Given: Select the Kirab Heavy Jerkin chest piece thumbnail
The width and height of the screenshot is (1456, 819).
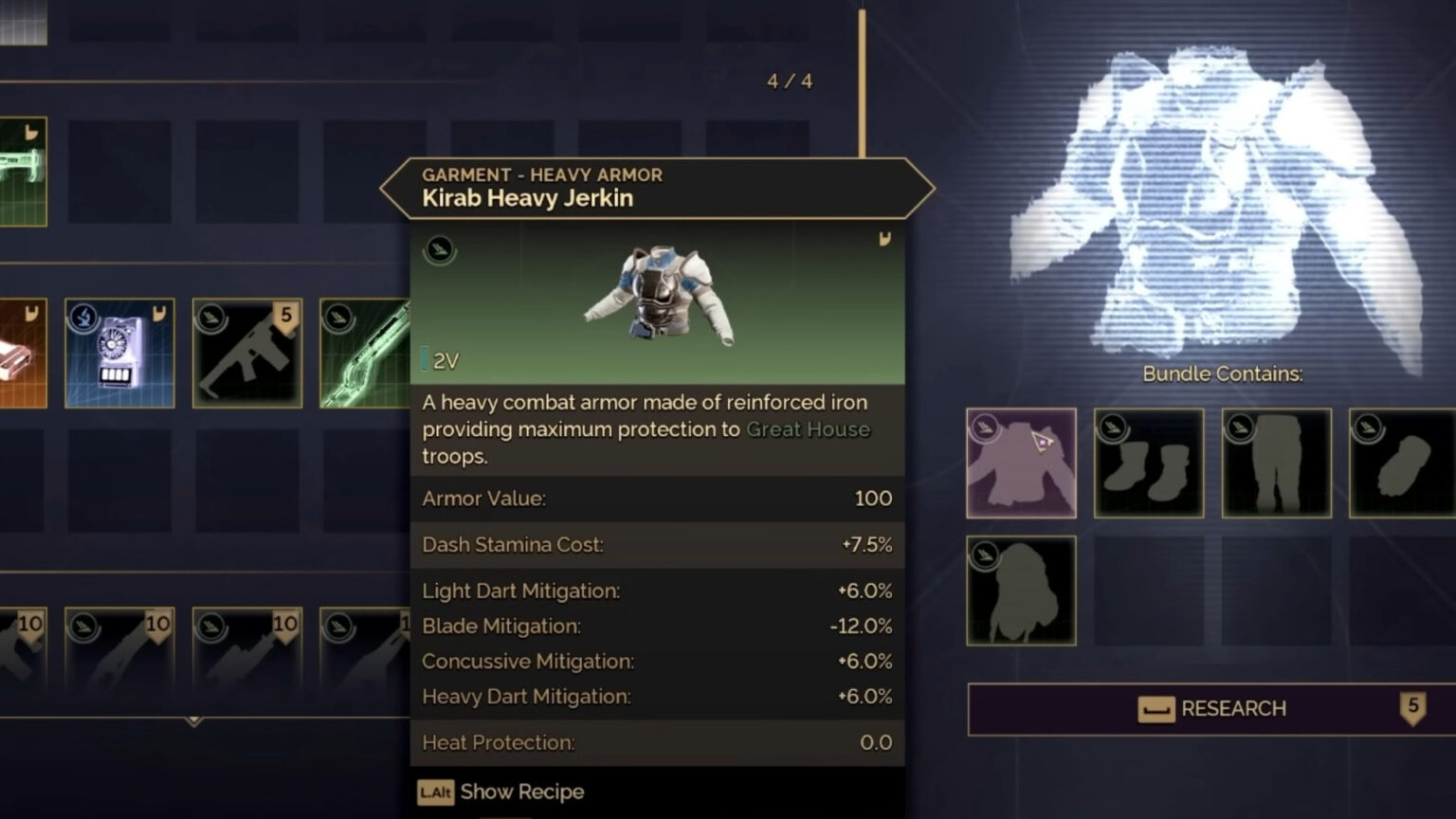Looking at the screenshot, I should pyautogui.click(x=1020, y=463).
